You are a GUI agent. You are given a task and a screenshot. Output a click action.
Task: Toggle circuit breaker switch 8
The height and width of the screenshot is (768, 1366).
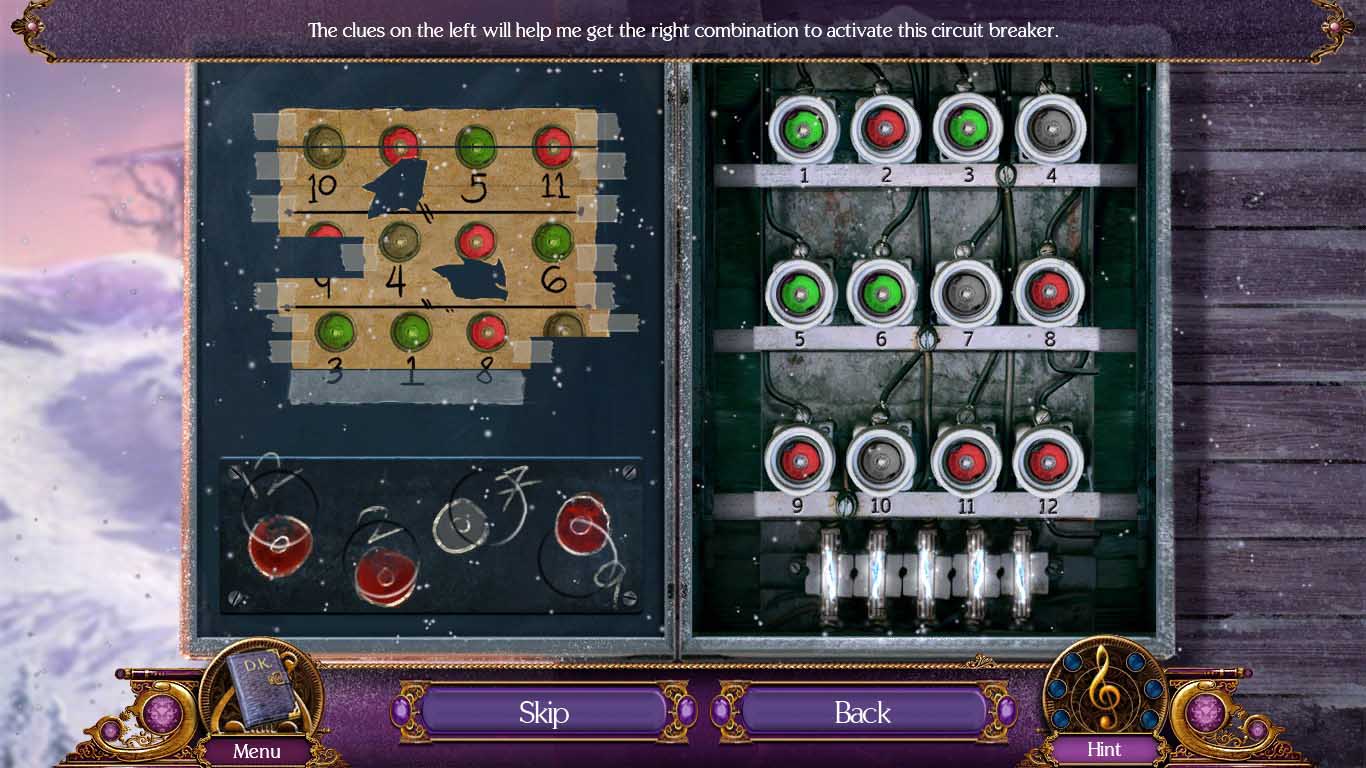point(1048,293)
